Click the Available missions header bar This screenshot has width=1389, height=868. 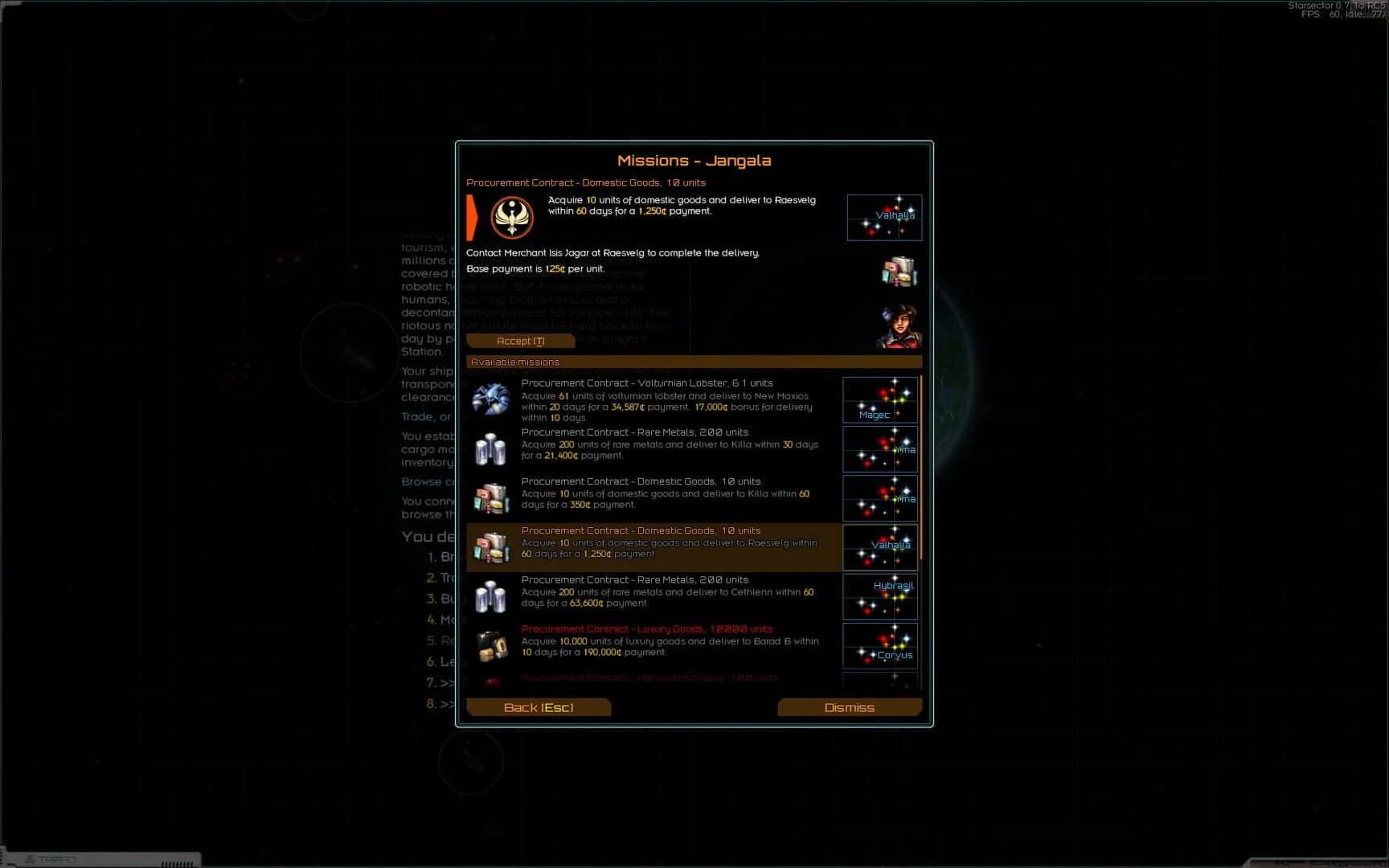coord(694,362)
